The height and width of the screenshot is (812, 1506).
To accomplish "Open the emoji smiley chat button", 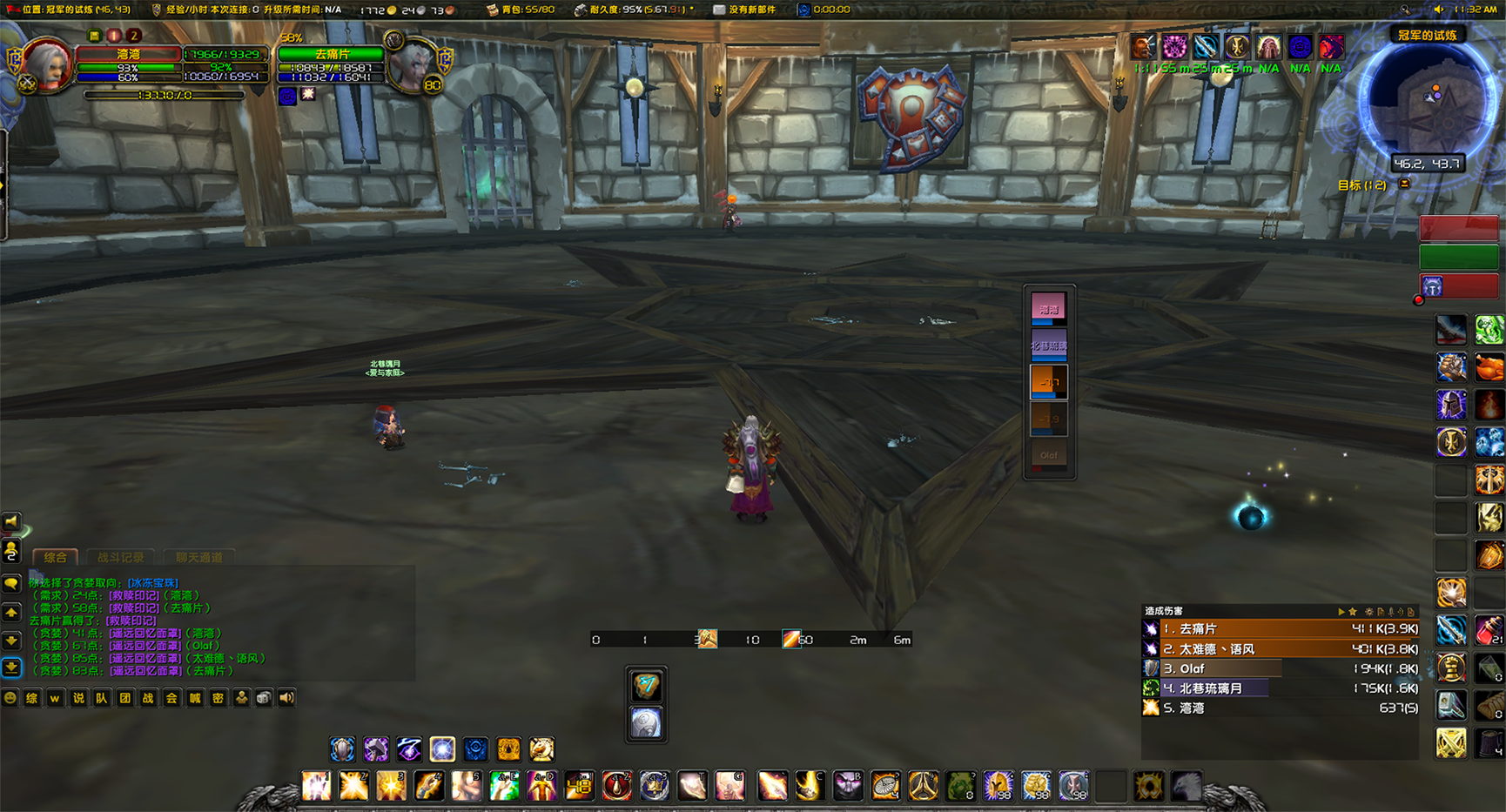I will [x=10, y=698].
